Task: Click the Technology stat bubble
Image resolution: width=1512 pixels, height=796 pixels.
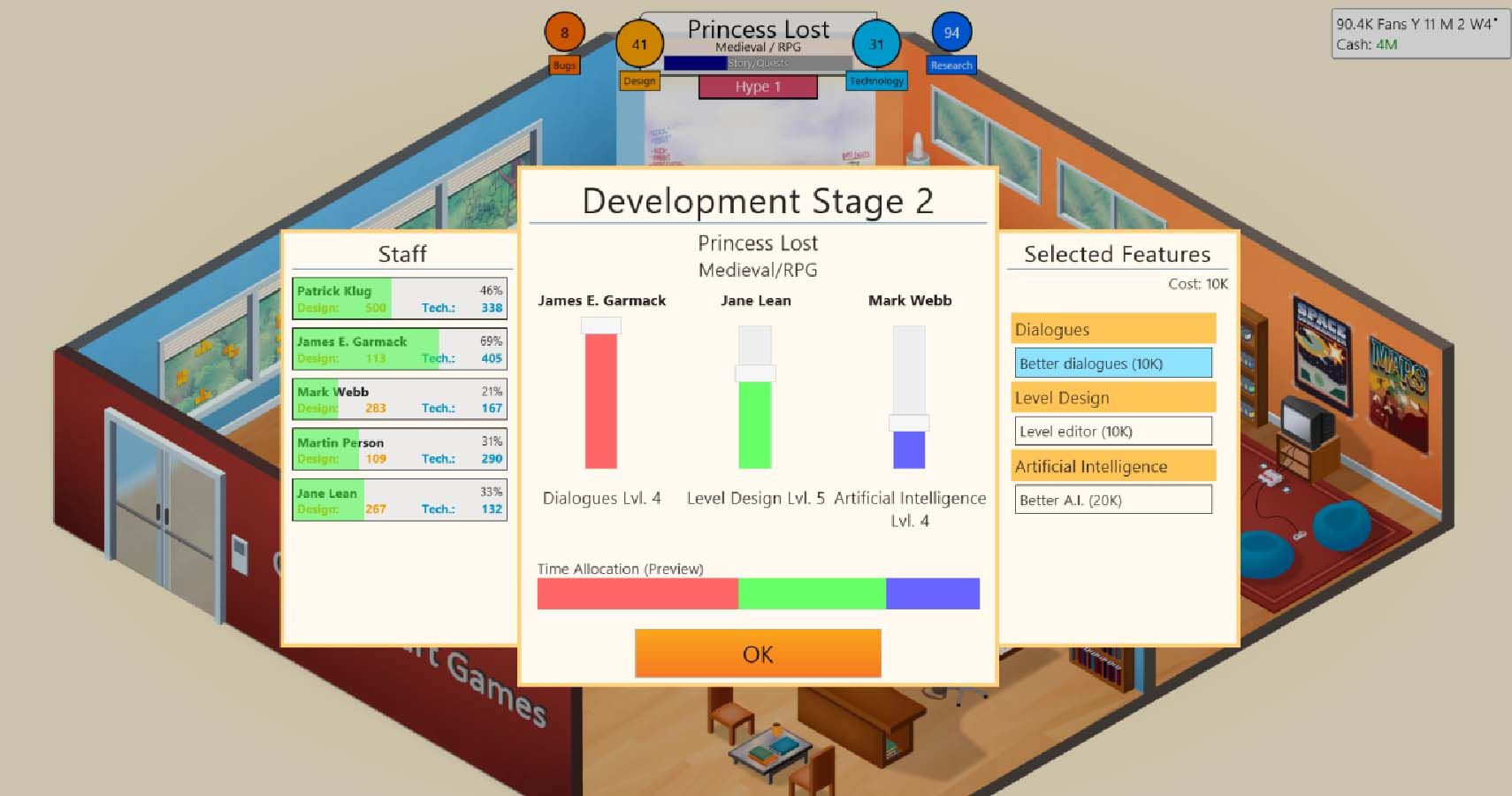Action: point(876,43)
